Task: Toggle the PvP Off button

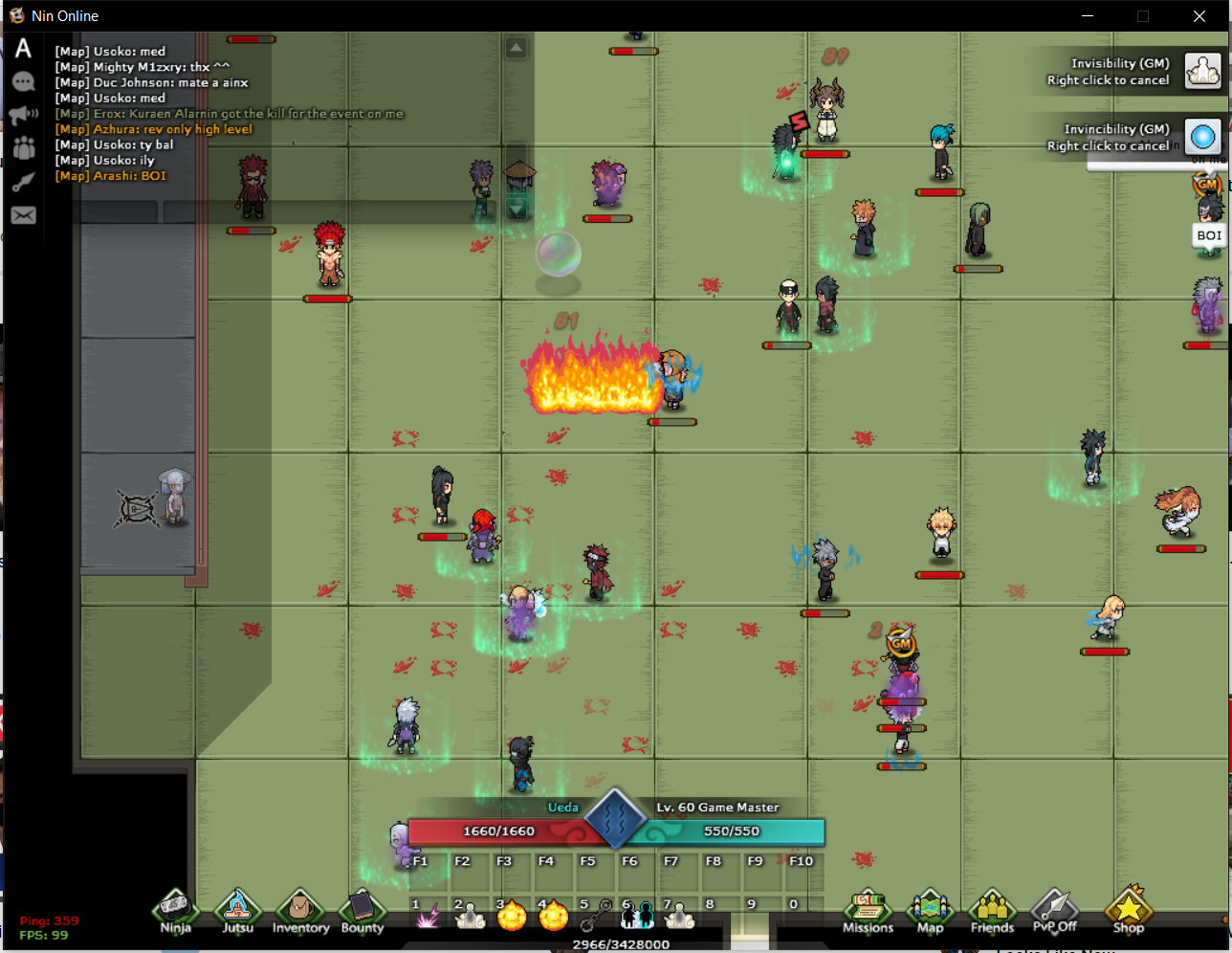Action: tap(1054, 910)
